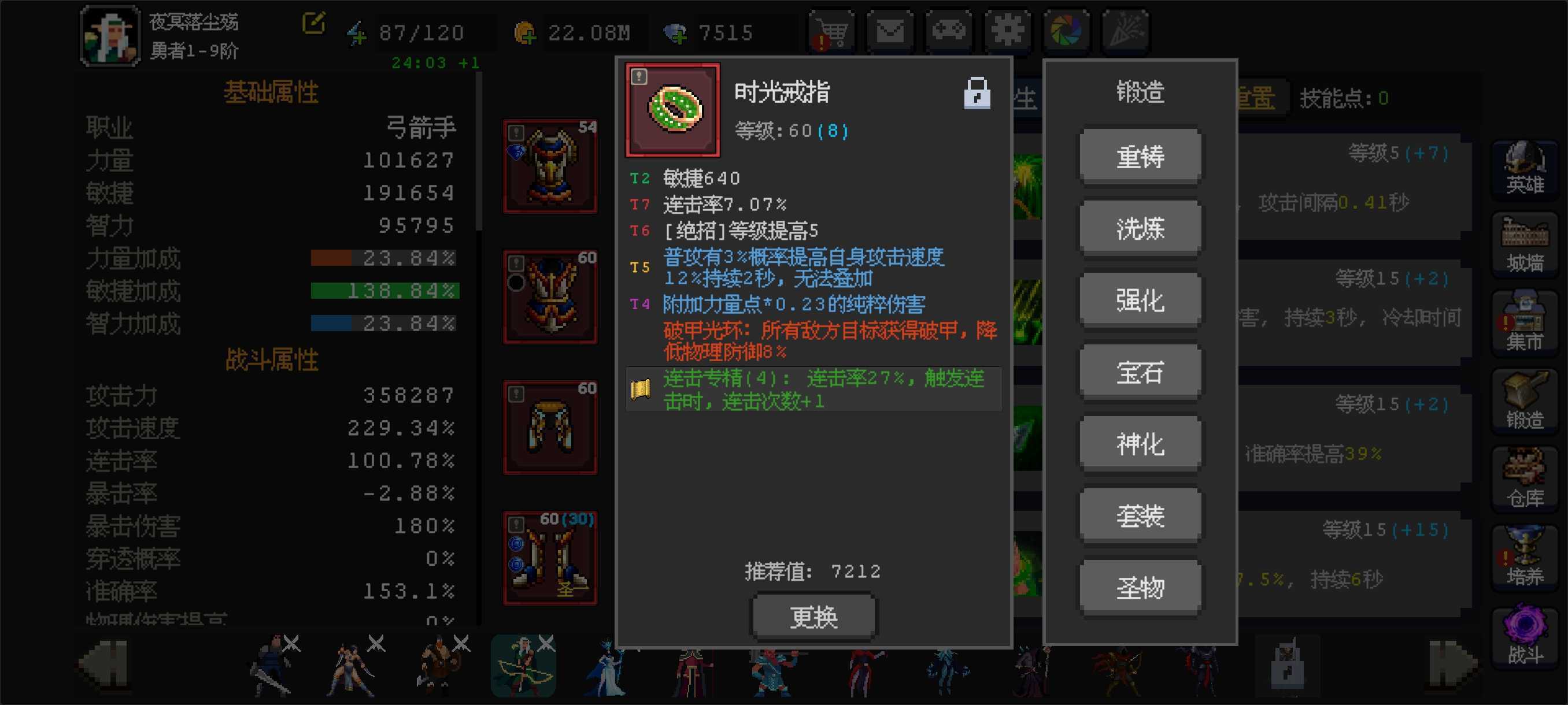Open the in-game shop cart icon
The width and height of the screenshot is (1568, 705).
coord(831,31)
